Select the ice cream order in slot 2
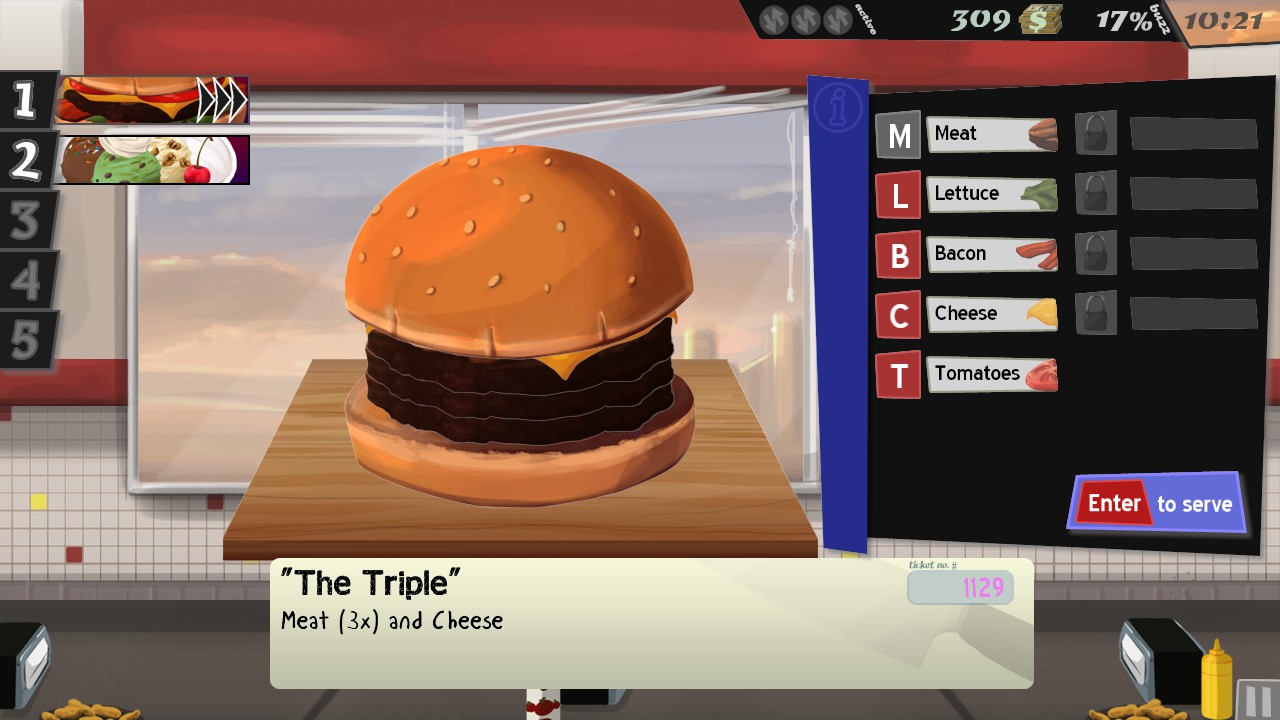 (x=150, y=161)
